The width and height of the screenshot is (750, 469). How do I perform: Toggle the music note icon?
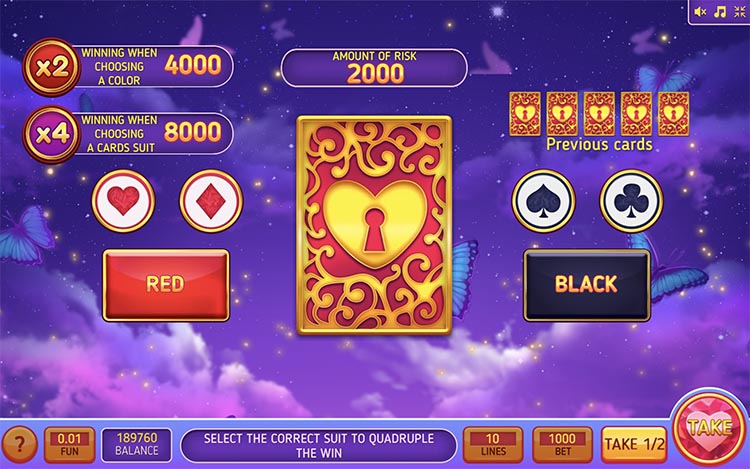pyautogui.click(x=718, y=11)
